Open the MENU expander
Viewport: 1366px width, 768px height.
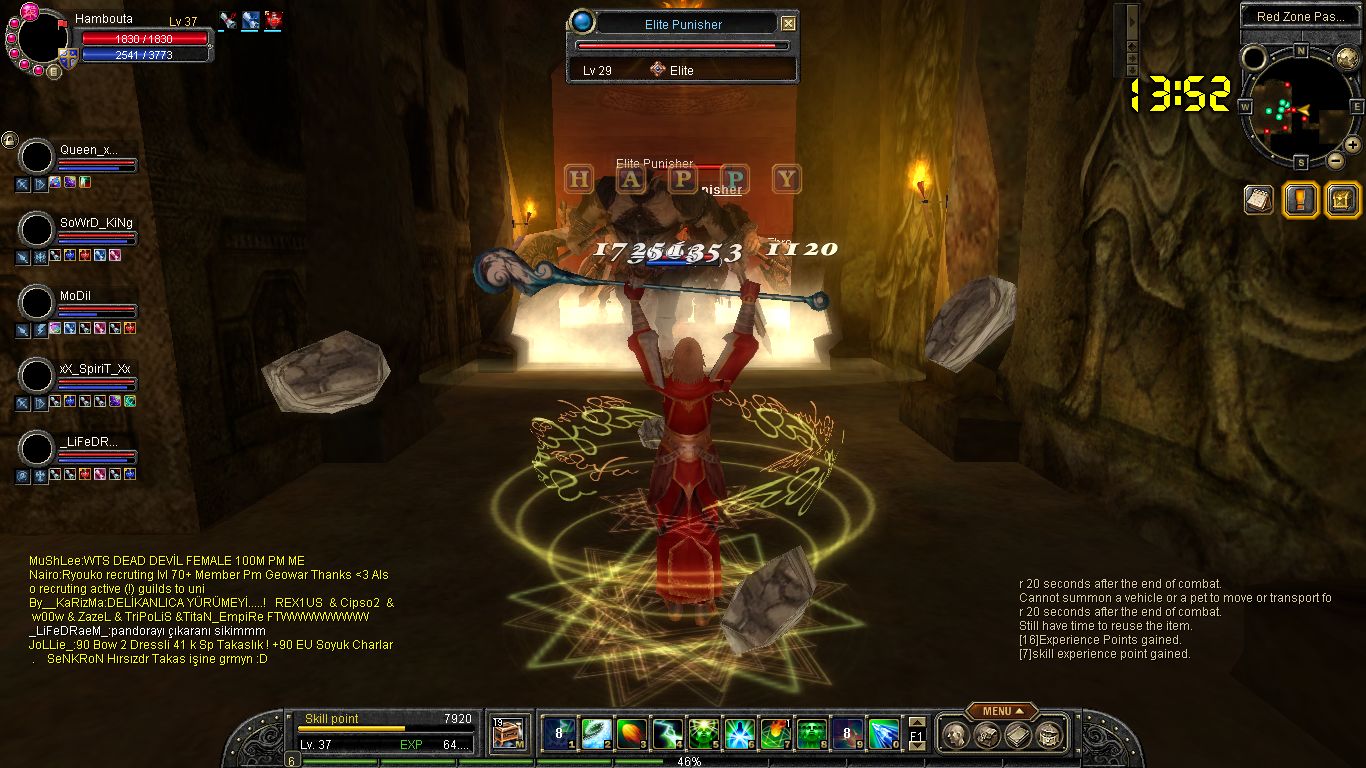[x=1002, y=711]
